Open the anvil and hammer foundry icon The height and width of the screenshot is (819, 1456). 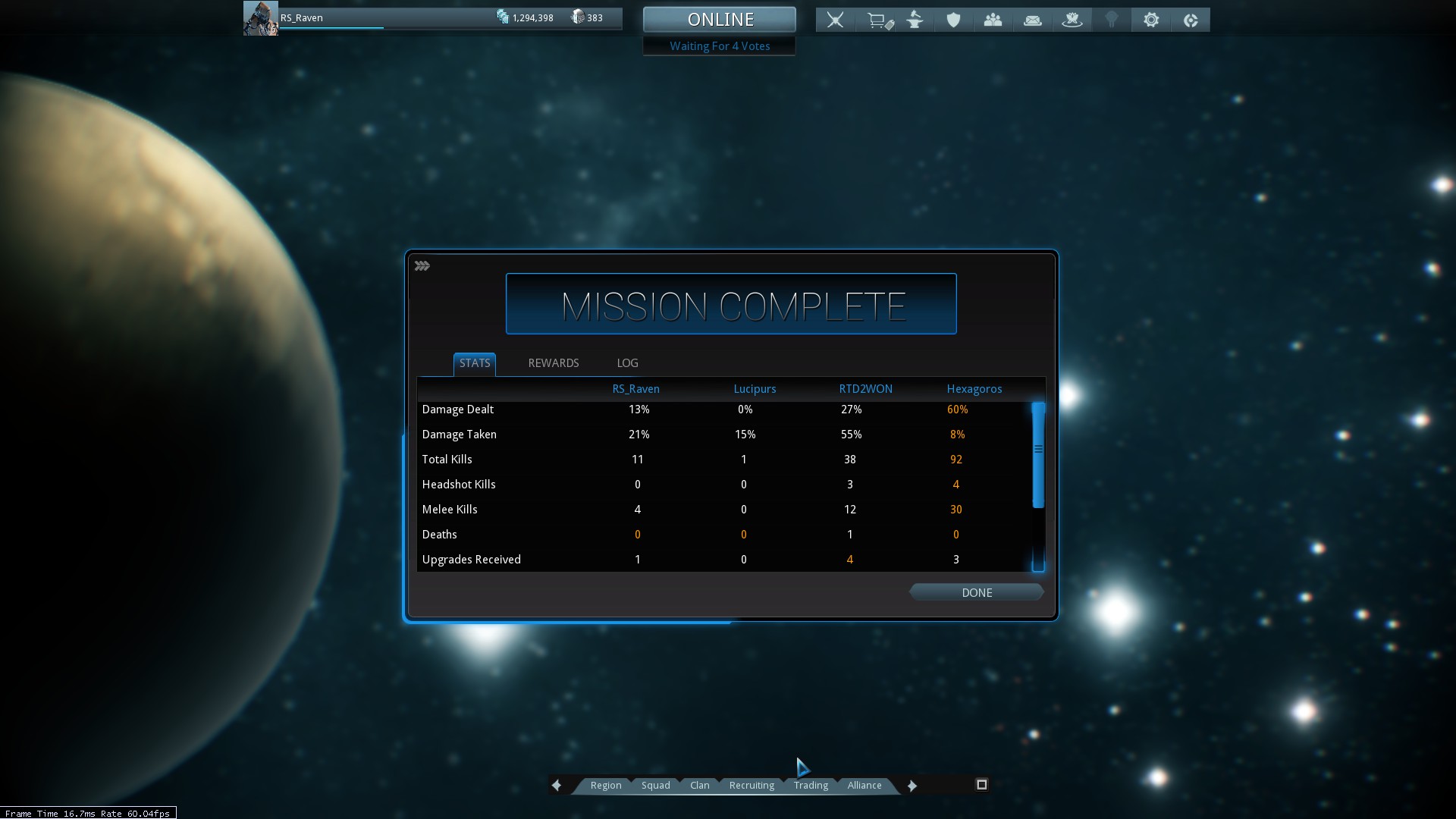915,20
